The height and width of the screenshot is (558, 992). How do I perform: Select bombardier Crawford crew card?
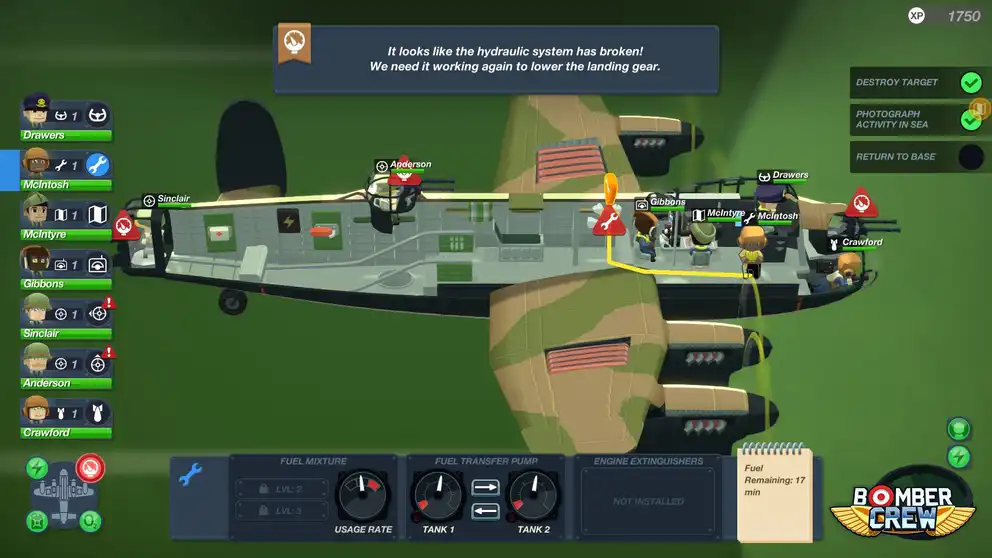pyautogui.click(x=66, y=412)
